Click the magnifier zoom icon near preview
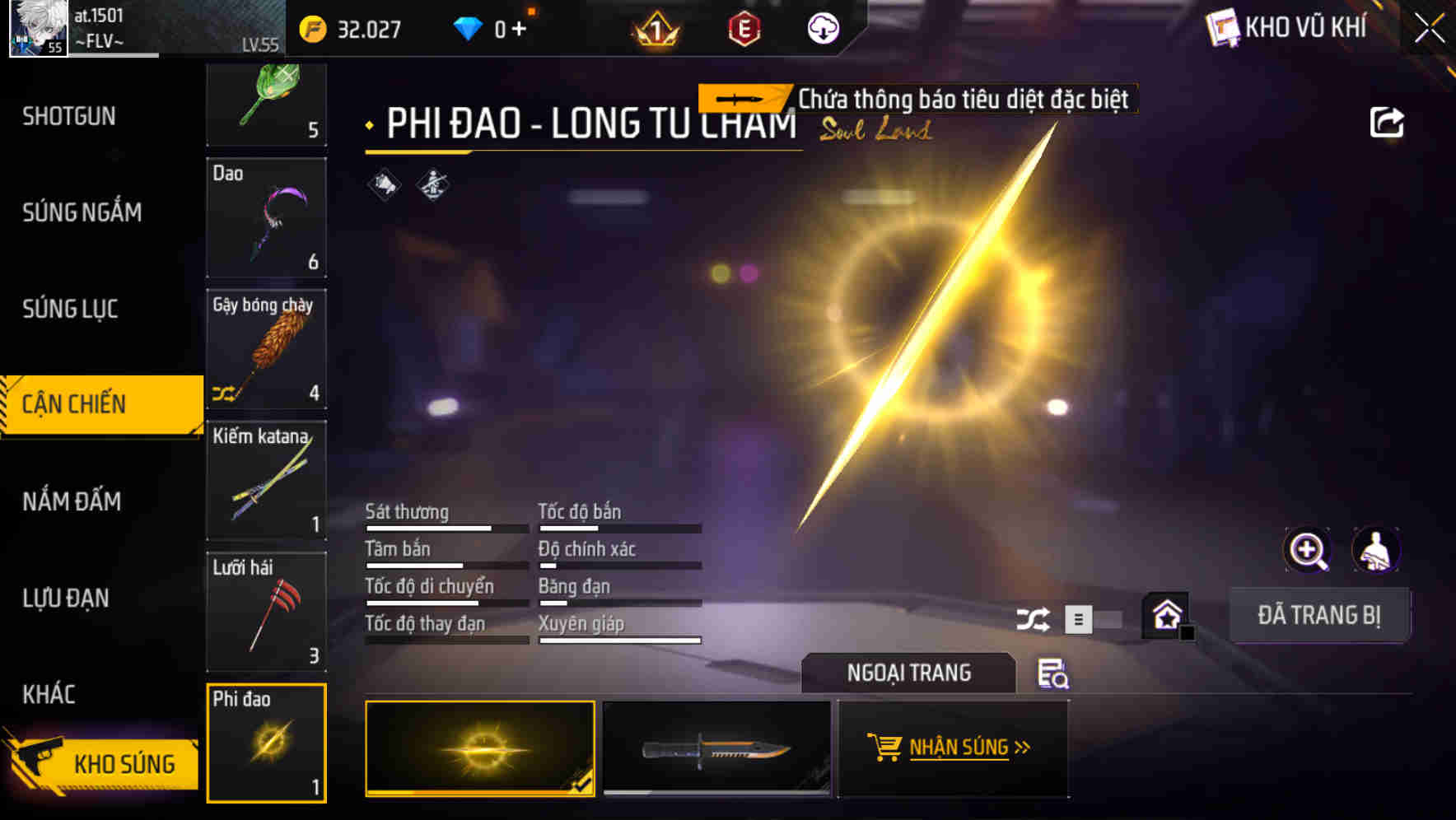1456x820 pixels. pyautogui.click(x=1309, y=550)
